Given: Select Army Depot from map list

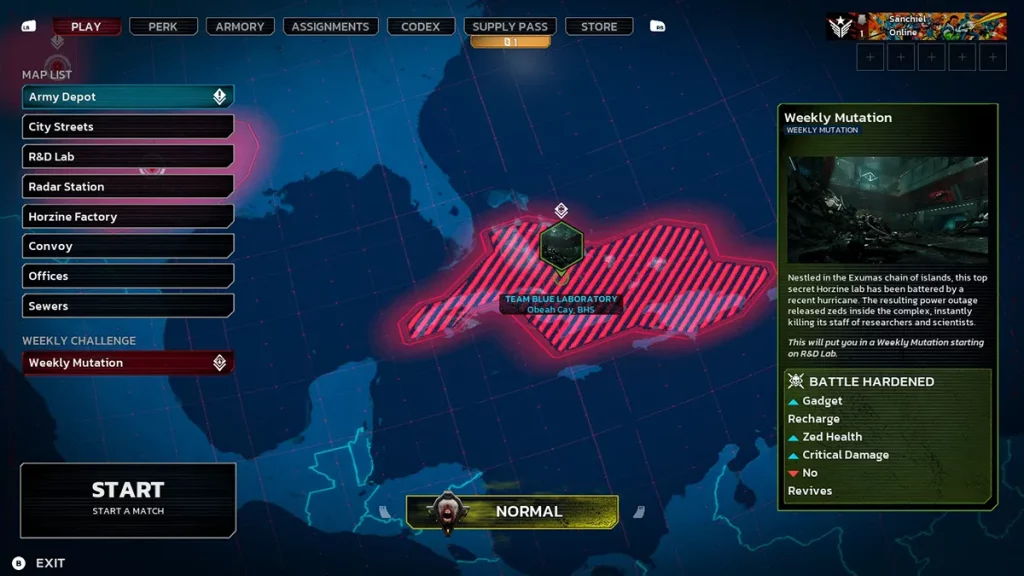Looking at the screenshot, I should (x=128, y=97).
